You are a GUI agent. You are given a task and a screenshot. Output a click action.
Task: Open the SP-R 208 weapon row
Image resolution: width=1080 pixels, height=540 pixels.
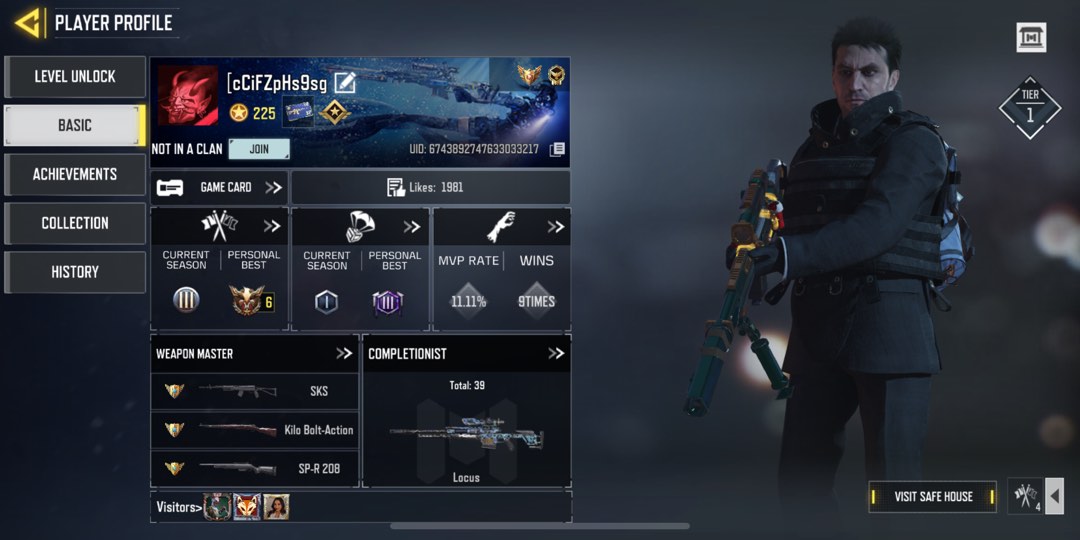[x=254, y=468]
